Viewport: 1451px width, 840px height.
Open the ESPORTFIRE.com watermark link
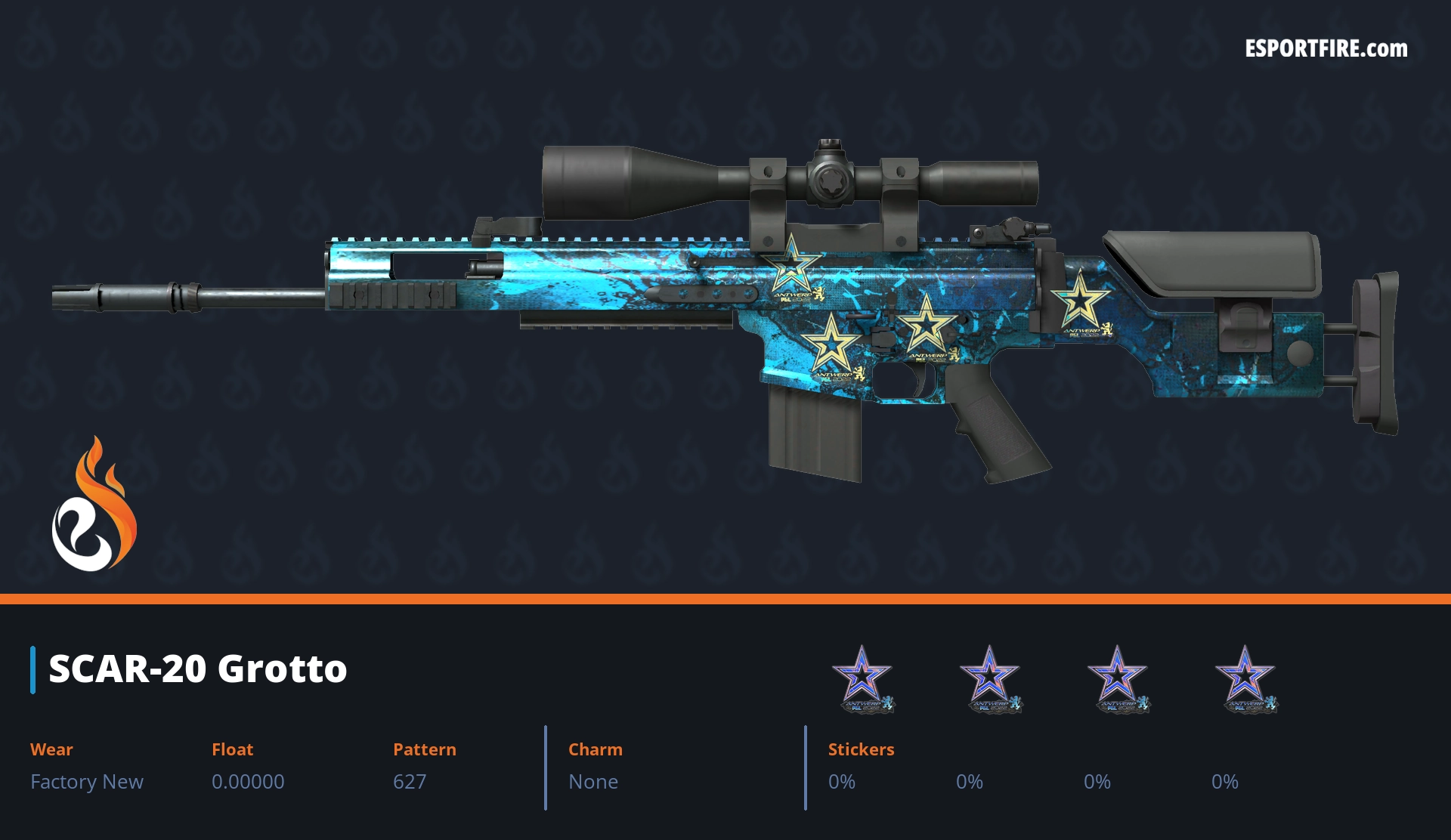click(1326, 49)
